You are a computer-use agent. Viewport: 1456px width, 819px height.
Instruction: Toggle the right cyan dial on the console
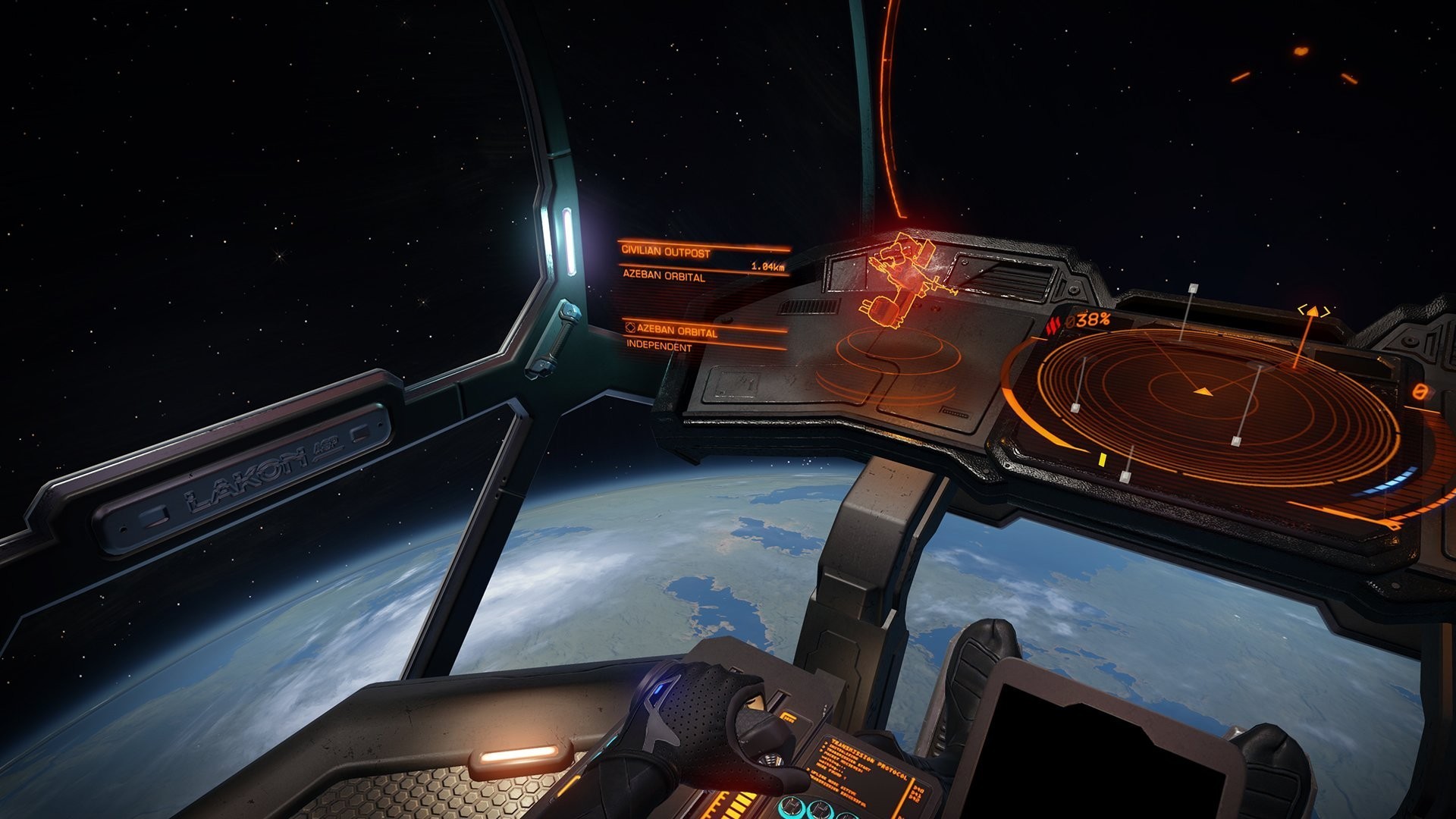click(x=849, y=816)
